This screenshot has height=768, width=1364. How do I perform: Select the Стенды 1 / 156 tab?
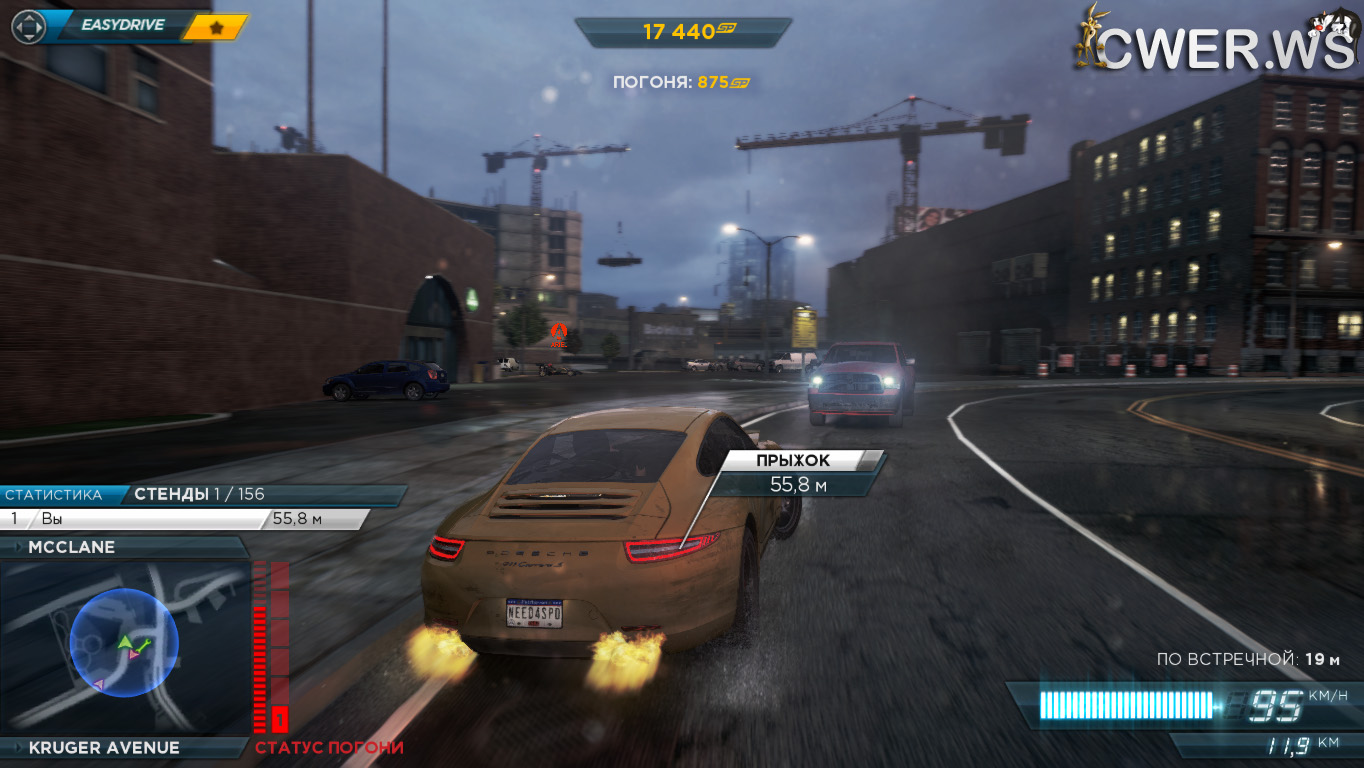click(x=199, y=494)
